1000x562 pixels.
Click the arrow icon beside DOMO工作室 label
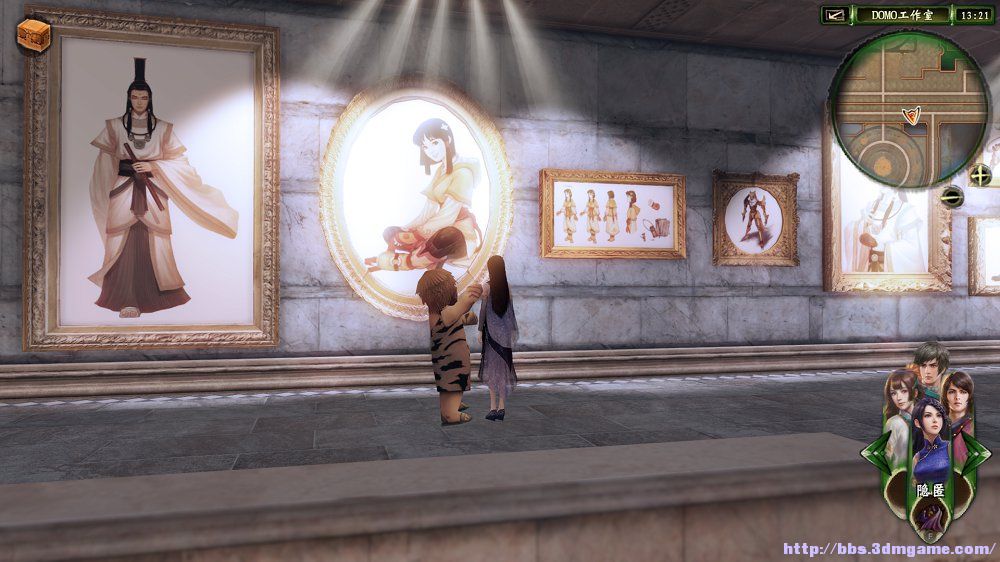836,15
